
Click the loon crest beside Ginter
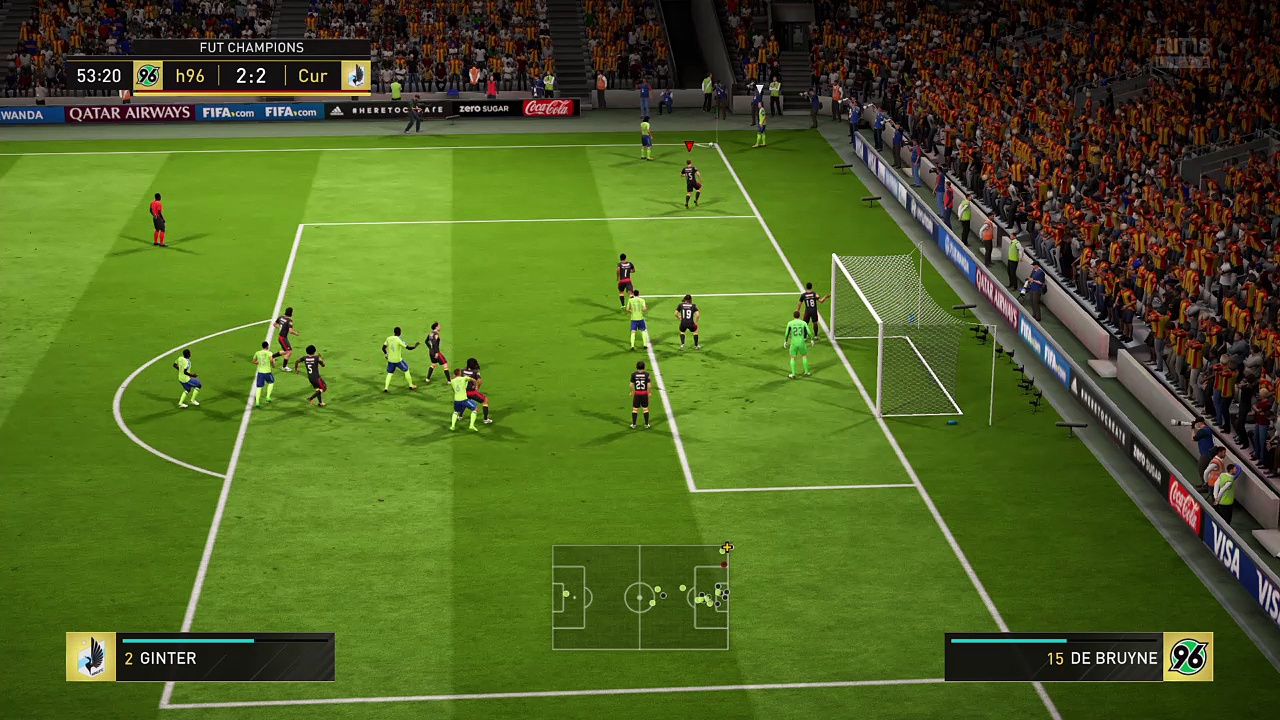click(x=91, y=657)
